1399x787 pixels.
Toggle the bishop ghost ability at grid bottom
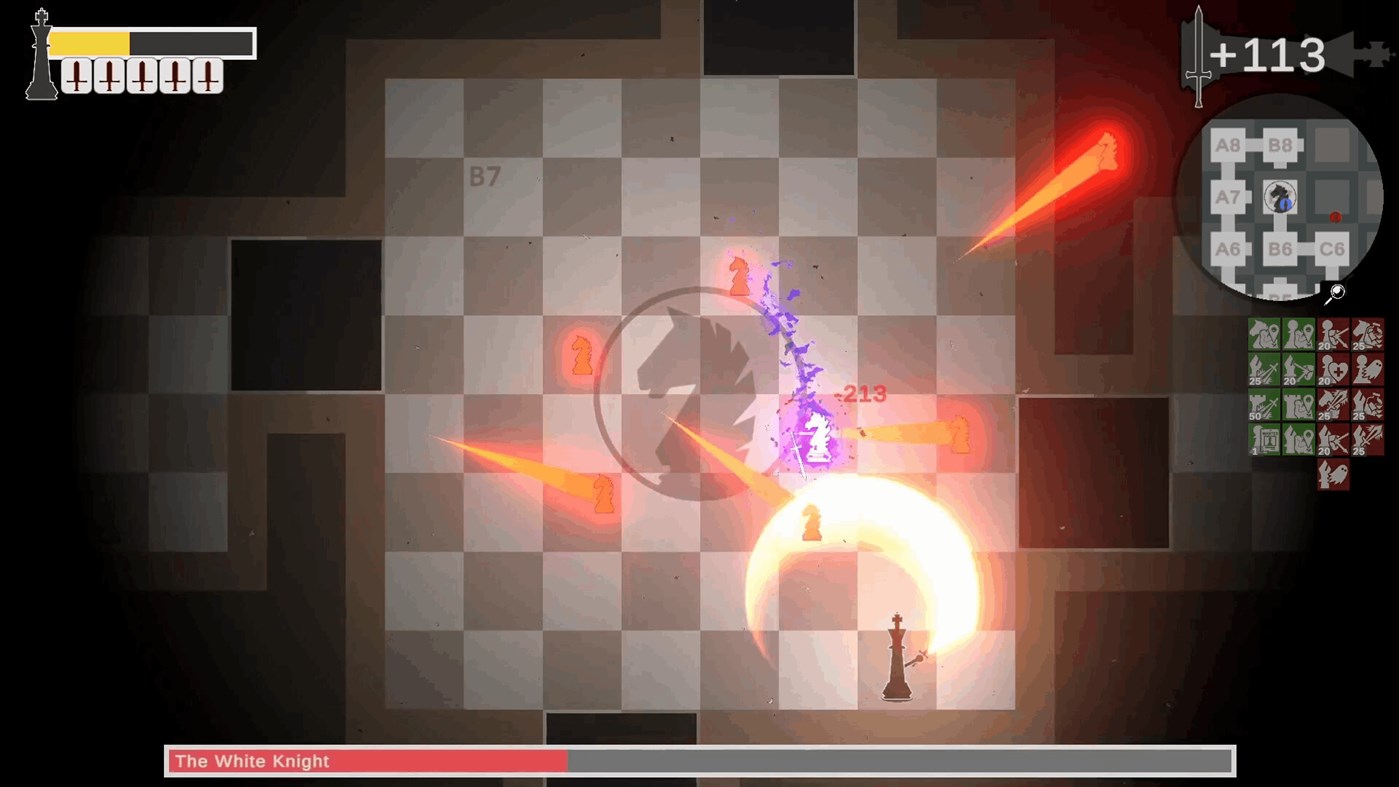tap(1333, 474)
